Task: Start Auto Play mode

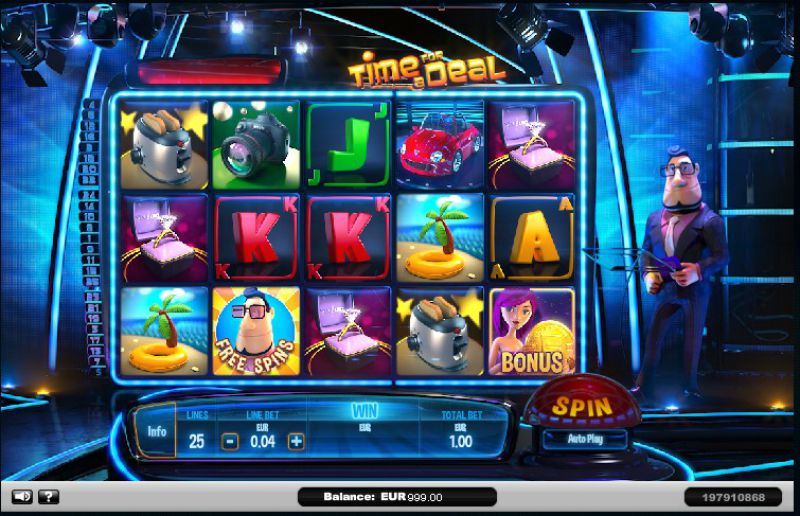Action: pos(584,439)
